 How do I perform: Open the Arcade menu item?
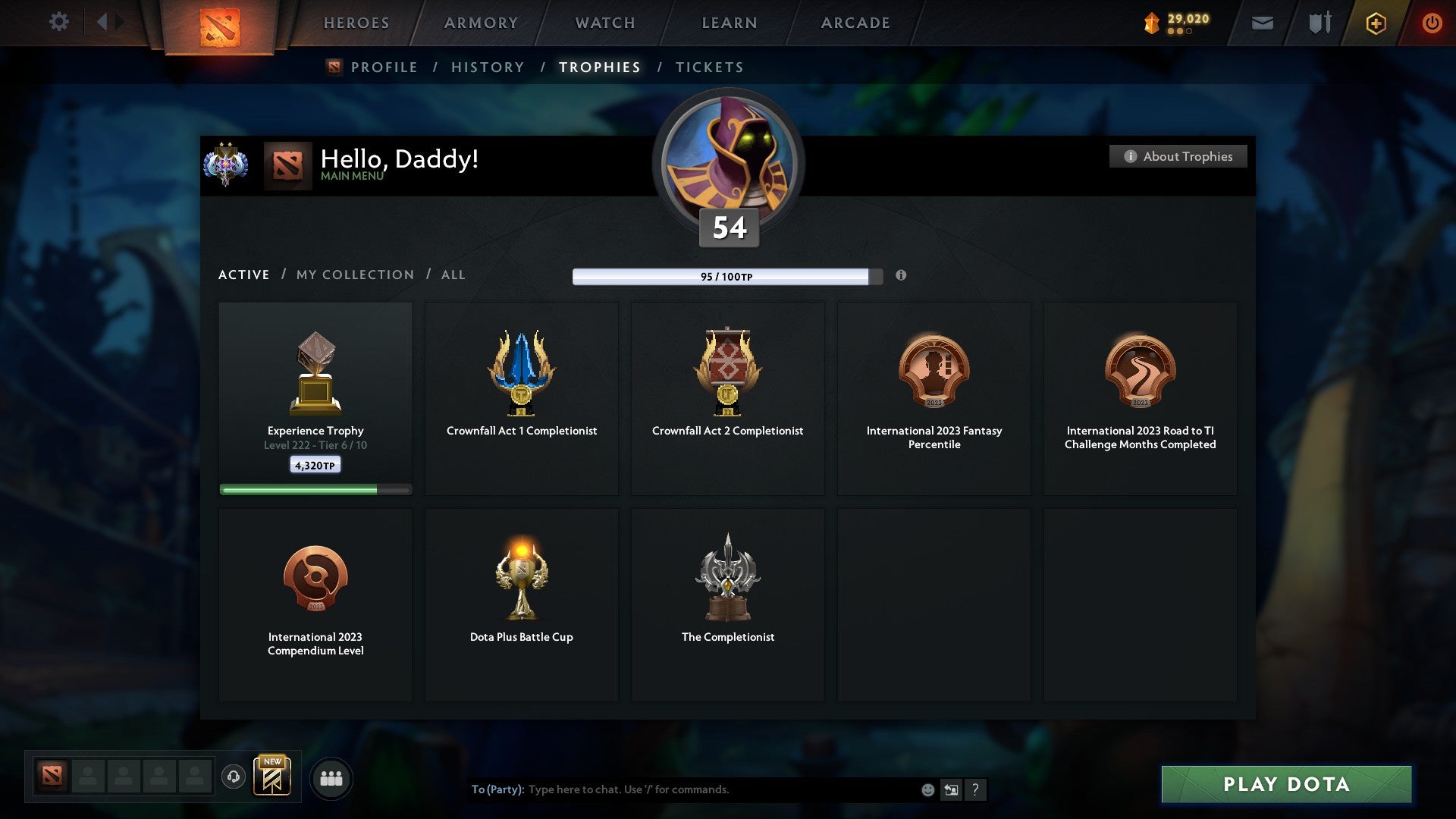tap(855, 23)
